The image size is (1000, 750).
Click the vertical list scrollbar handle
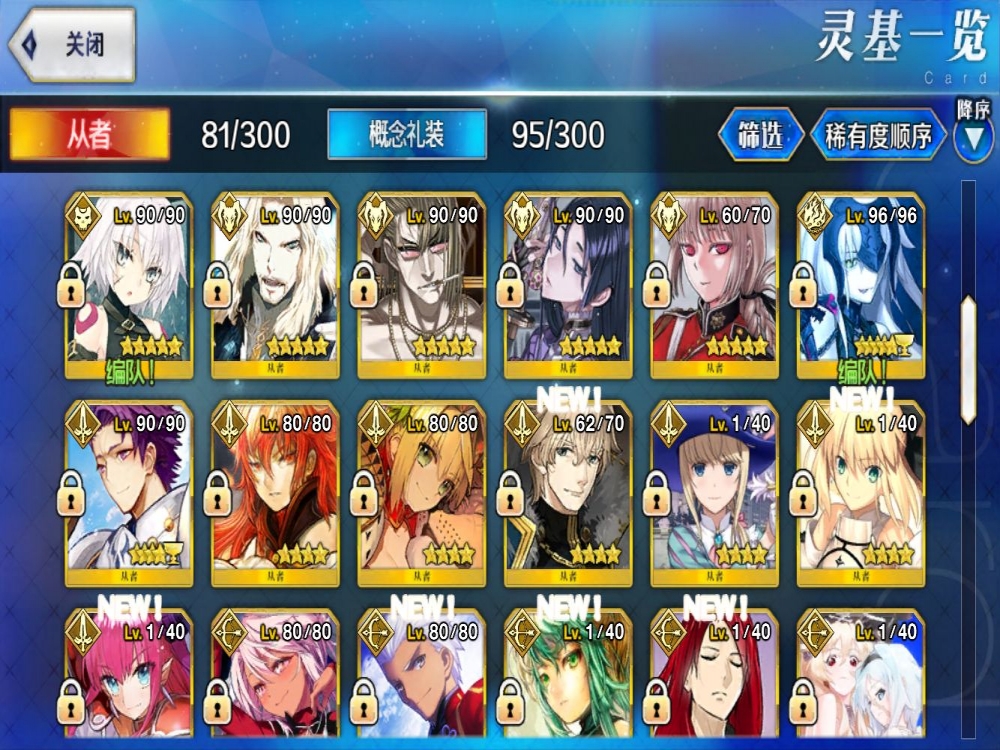tap(968, 359)
